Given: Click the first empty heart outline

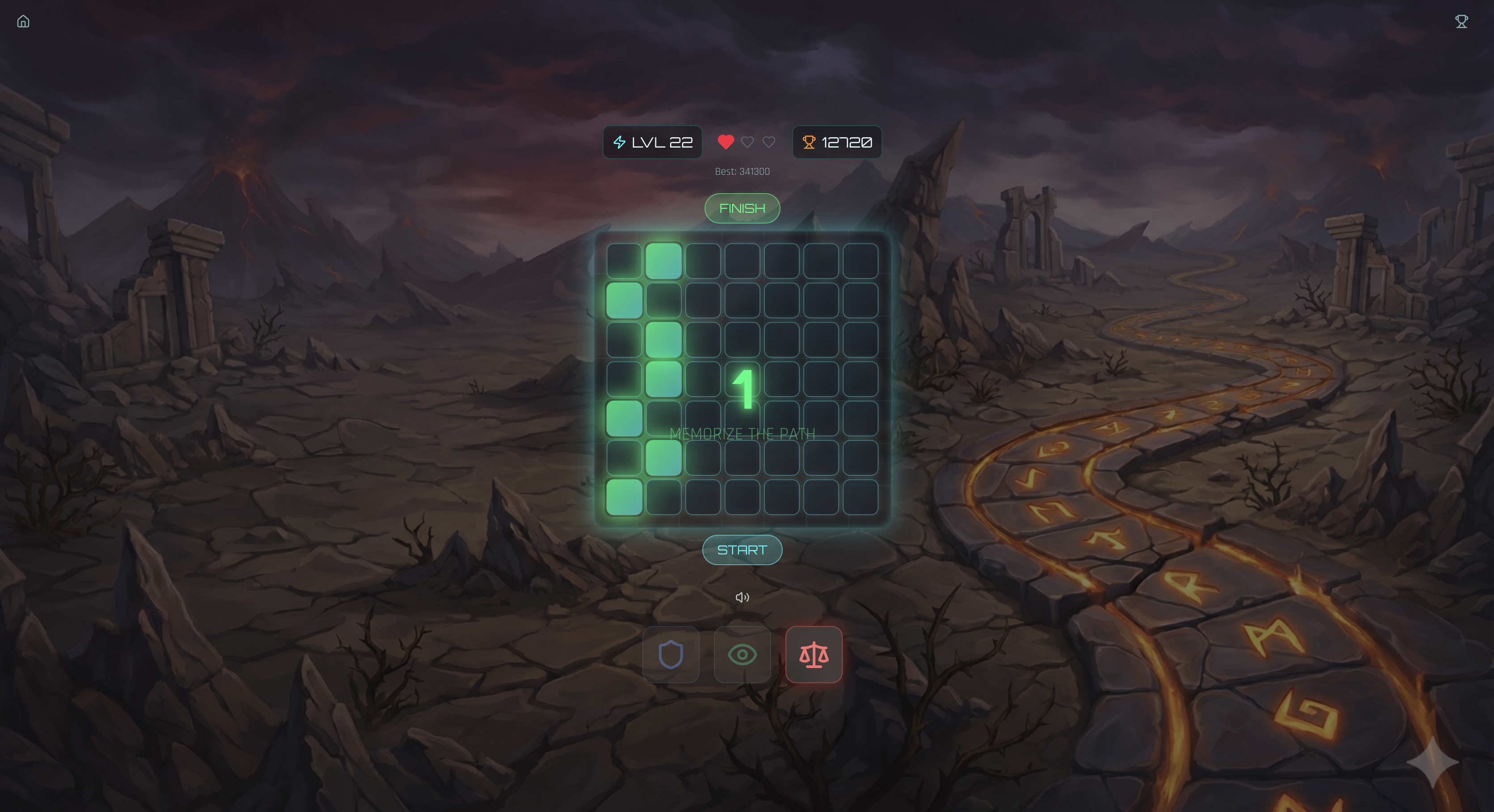Looking at the screenshot, I should pos(747,142).
